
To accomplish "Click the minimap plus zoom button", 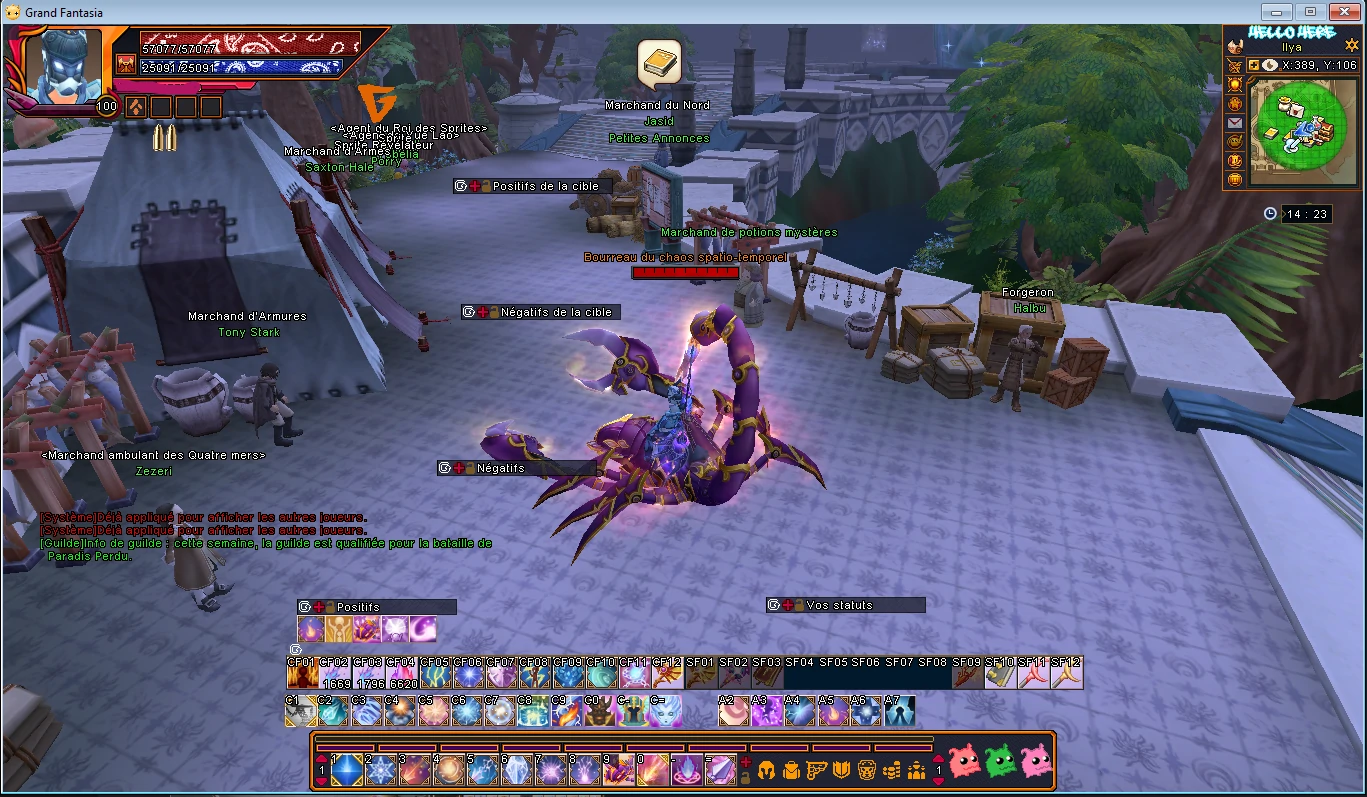I will pos(1253,65).
